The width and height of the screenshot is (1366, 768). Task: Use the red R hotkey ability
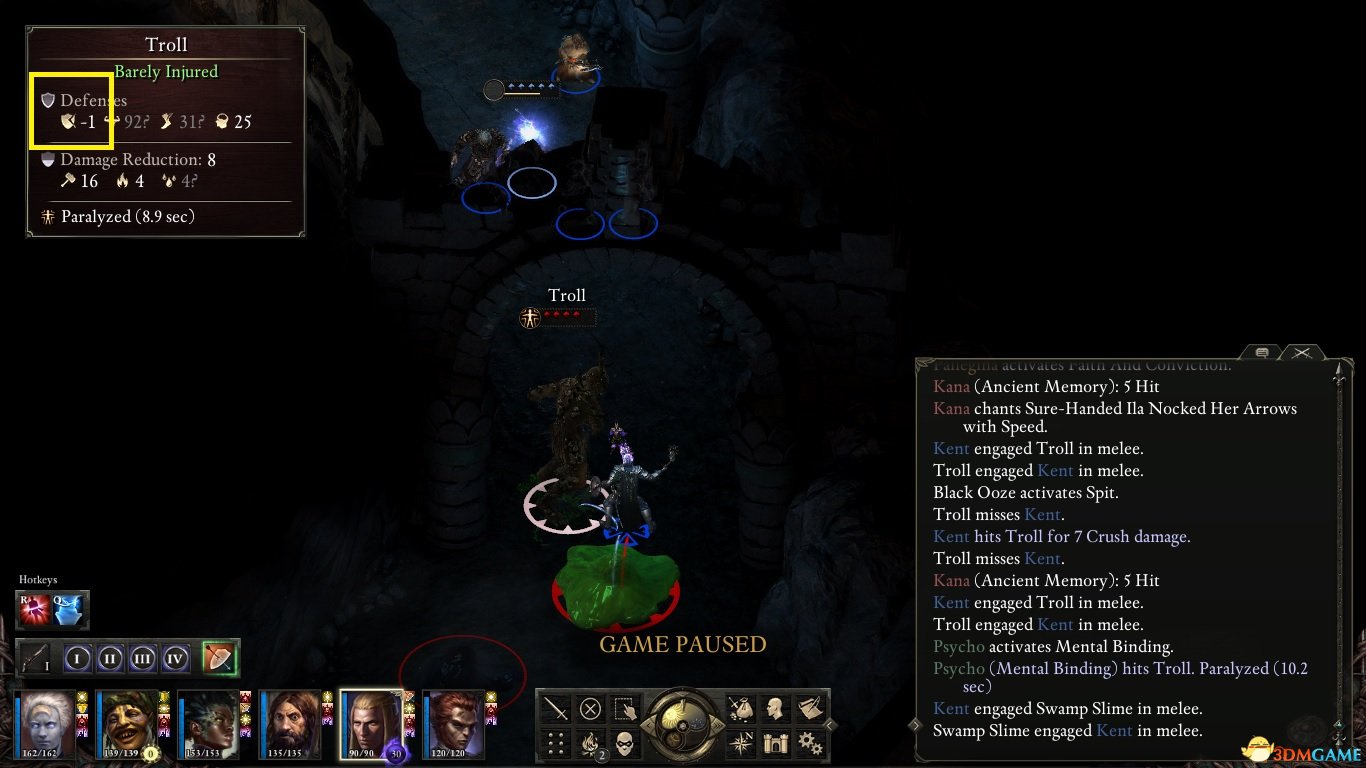35,609
